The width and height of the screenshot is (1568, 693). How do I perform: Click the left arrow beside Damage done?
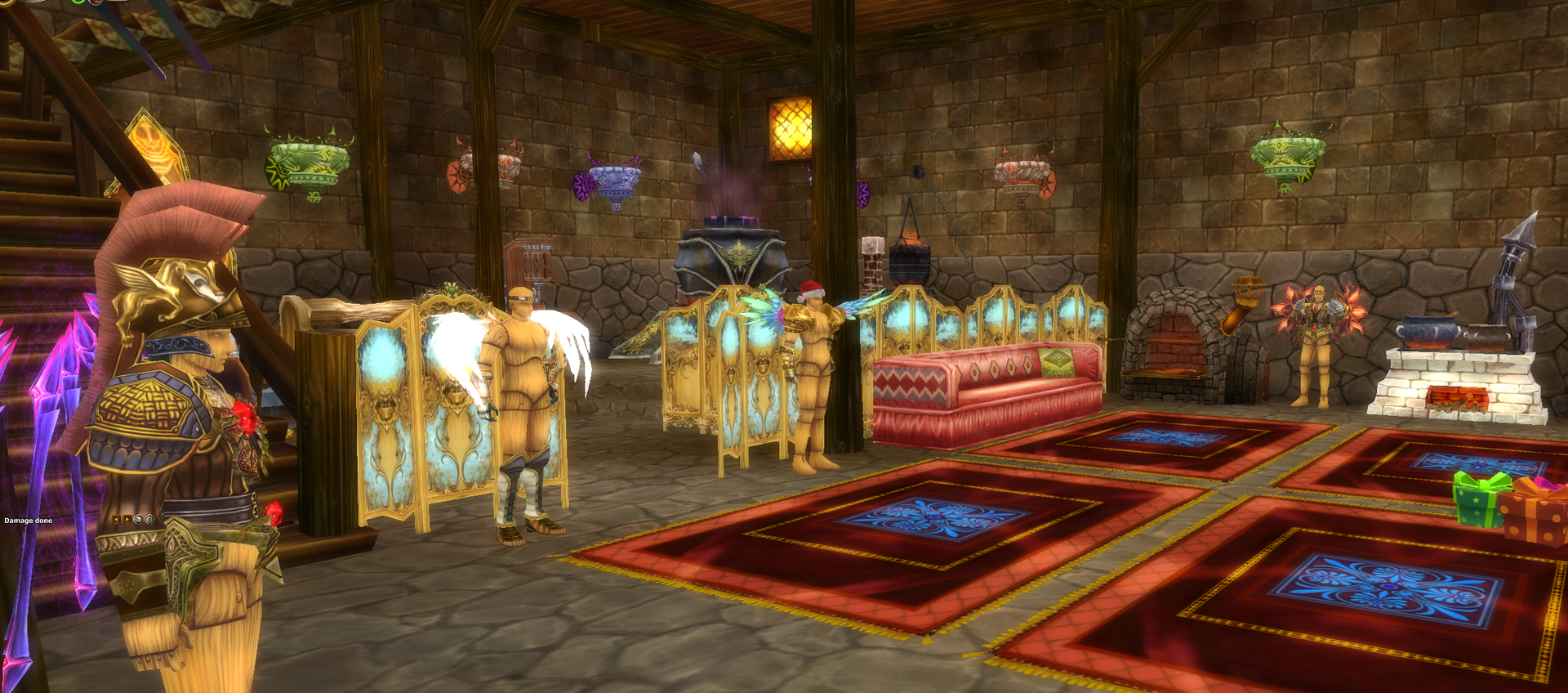point(116,519)
